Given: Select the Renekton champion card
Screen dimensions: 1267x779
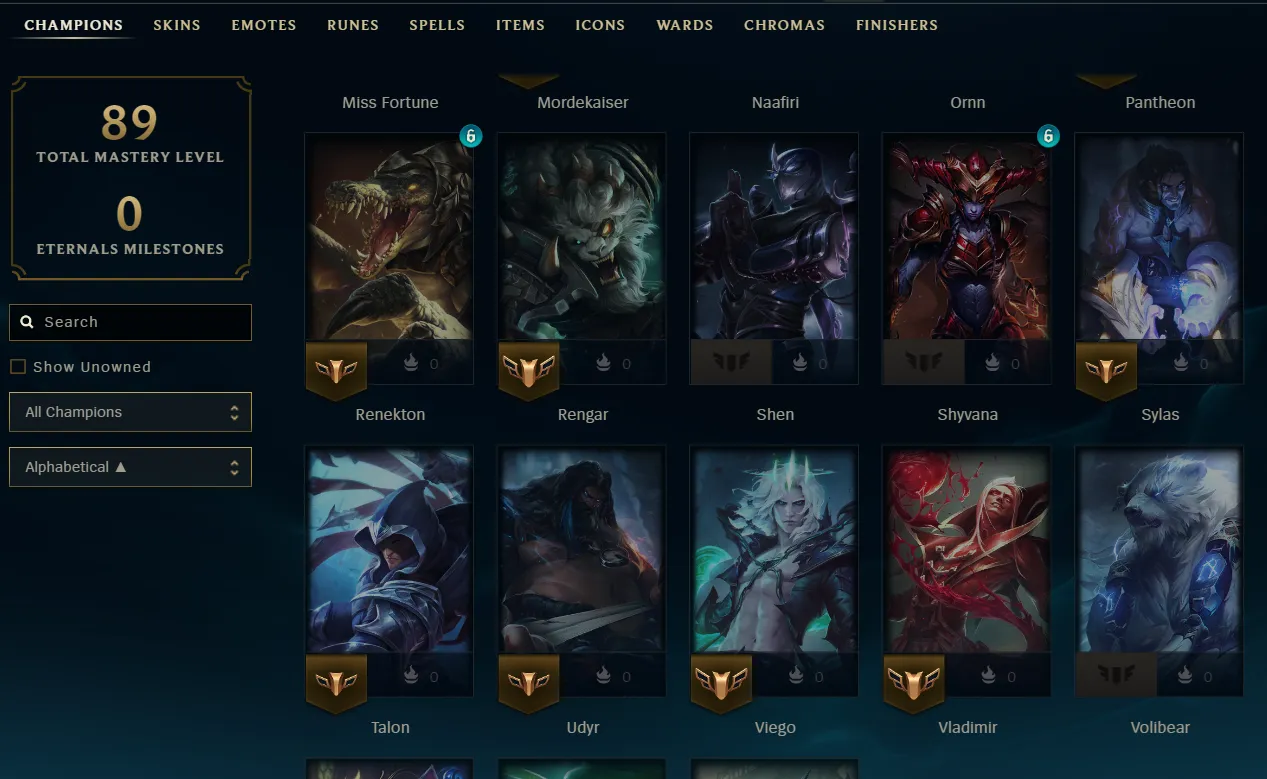Looking at the screenshot, I should pyautogui.click(x=389, y=250).
